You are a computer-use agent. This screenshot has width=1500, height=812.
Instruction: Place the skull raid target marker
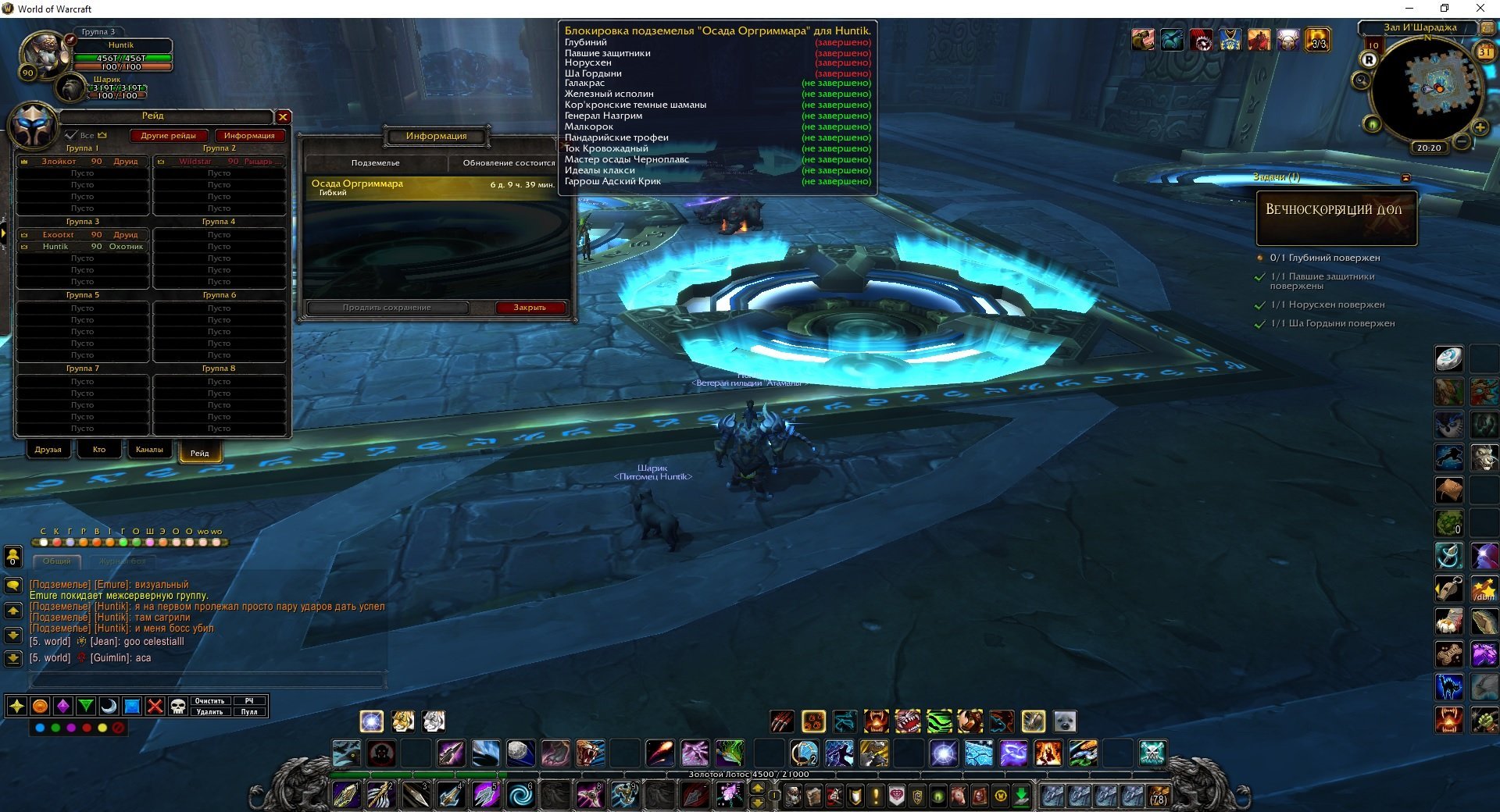click(x=178, y=707)
